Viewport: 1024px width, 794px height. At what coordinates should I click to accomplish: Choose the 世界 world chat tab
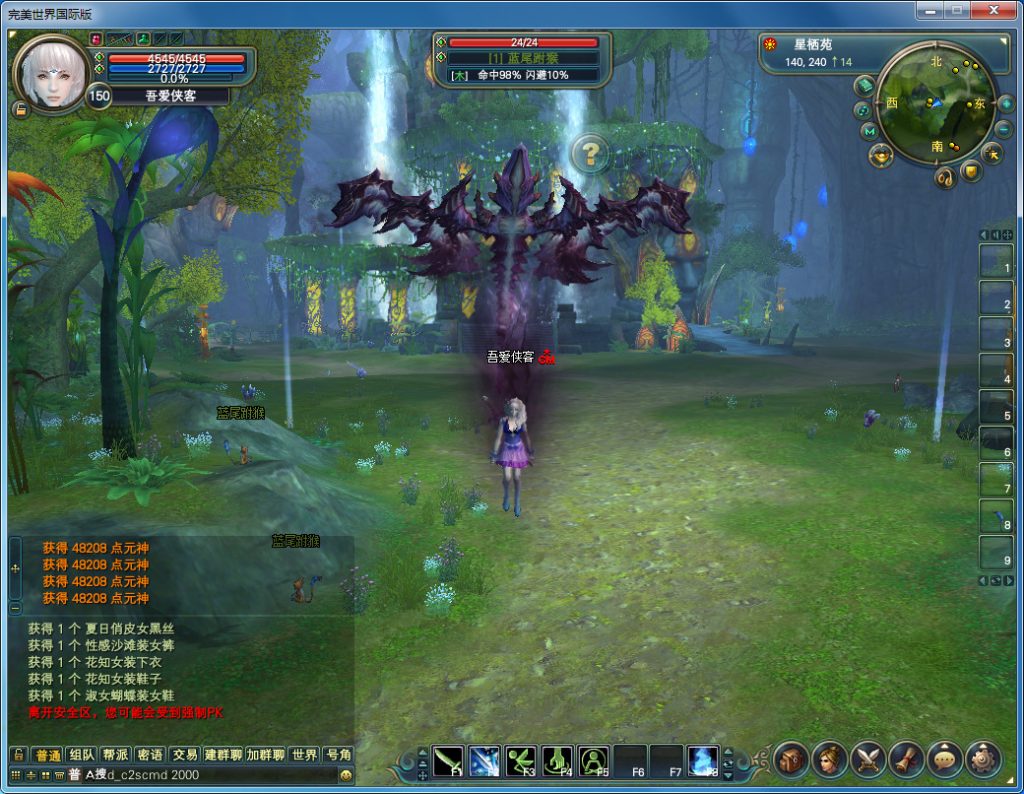pyautogui.click(x=304, y=755)
